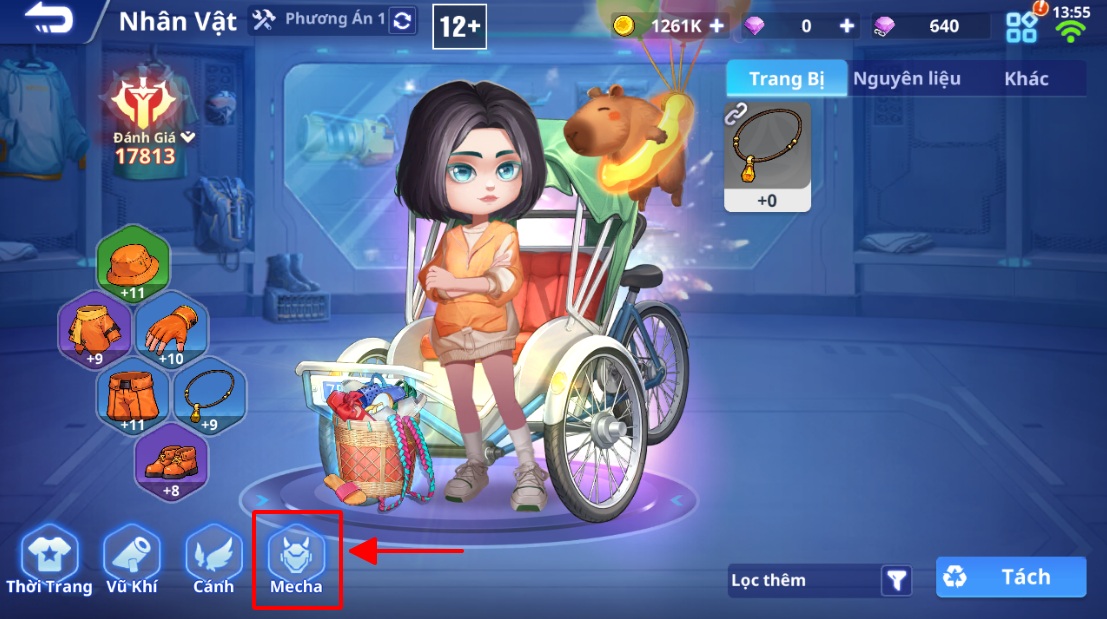Add gold coins with the plus button

pyautogui.click(x=716, y=26)
